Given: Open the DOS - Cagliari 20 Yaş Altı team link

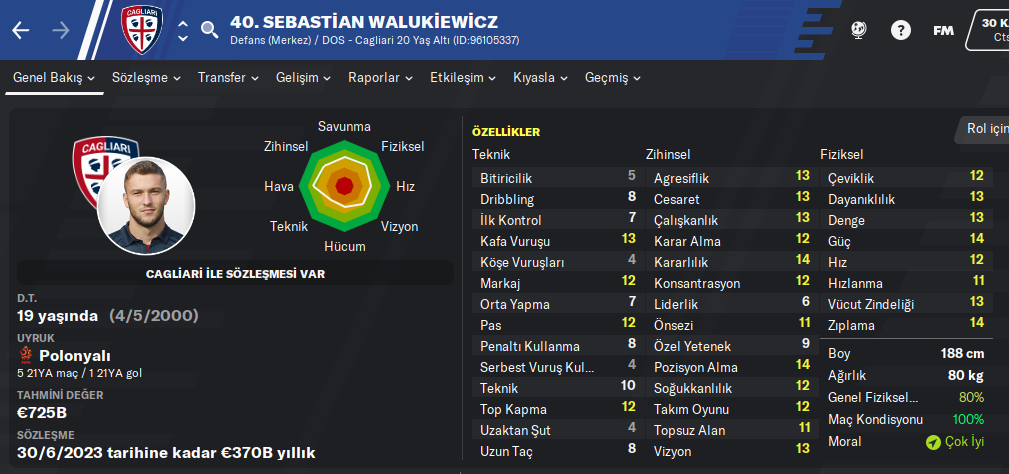Looking at the screenshot, I should [391, 40].
